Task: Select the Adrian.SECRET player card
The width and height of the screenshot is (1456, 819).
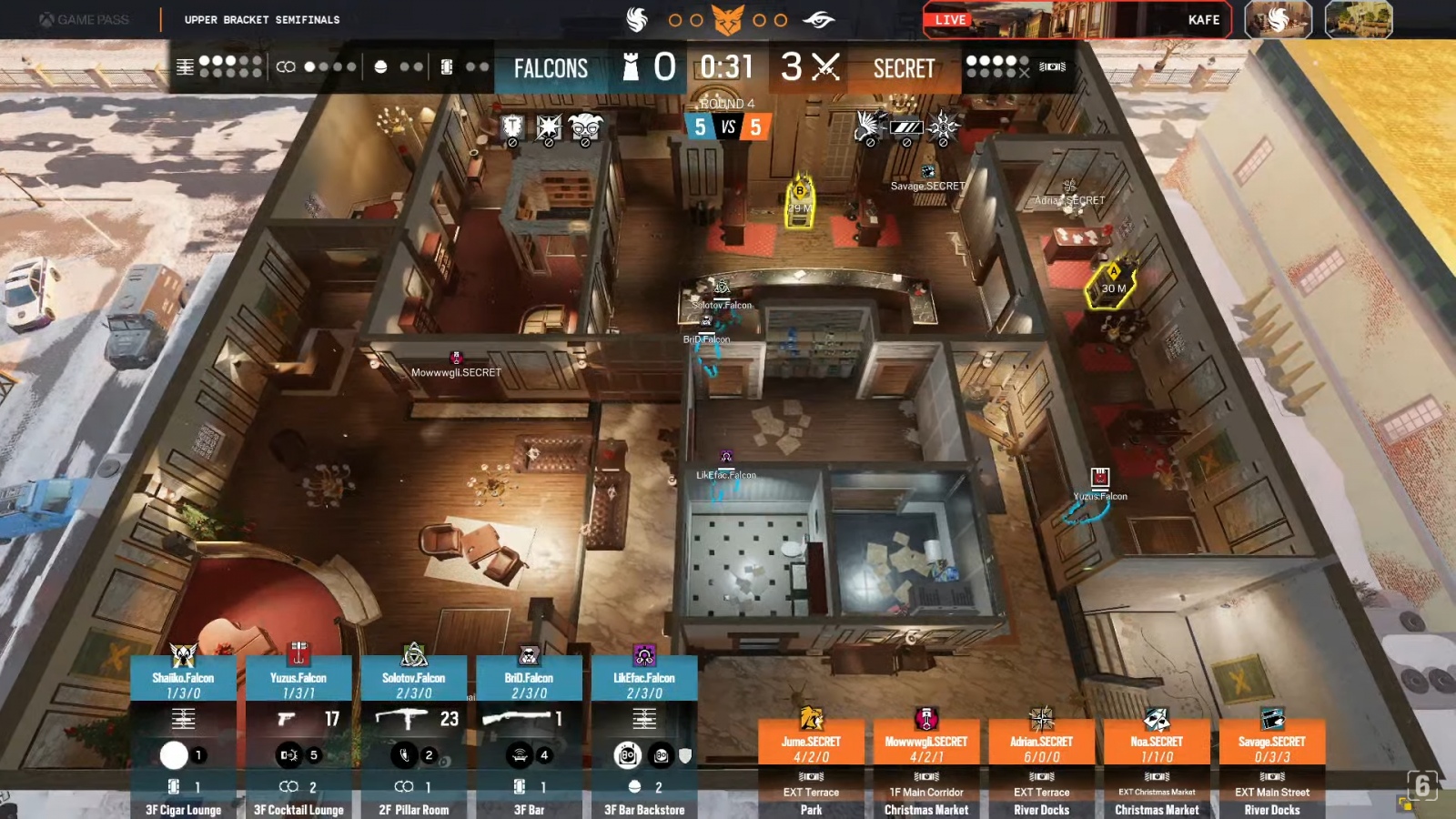Action: tap(1042, 748)
